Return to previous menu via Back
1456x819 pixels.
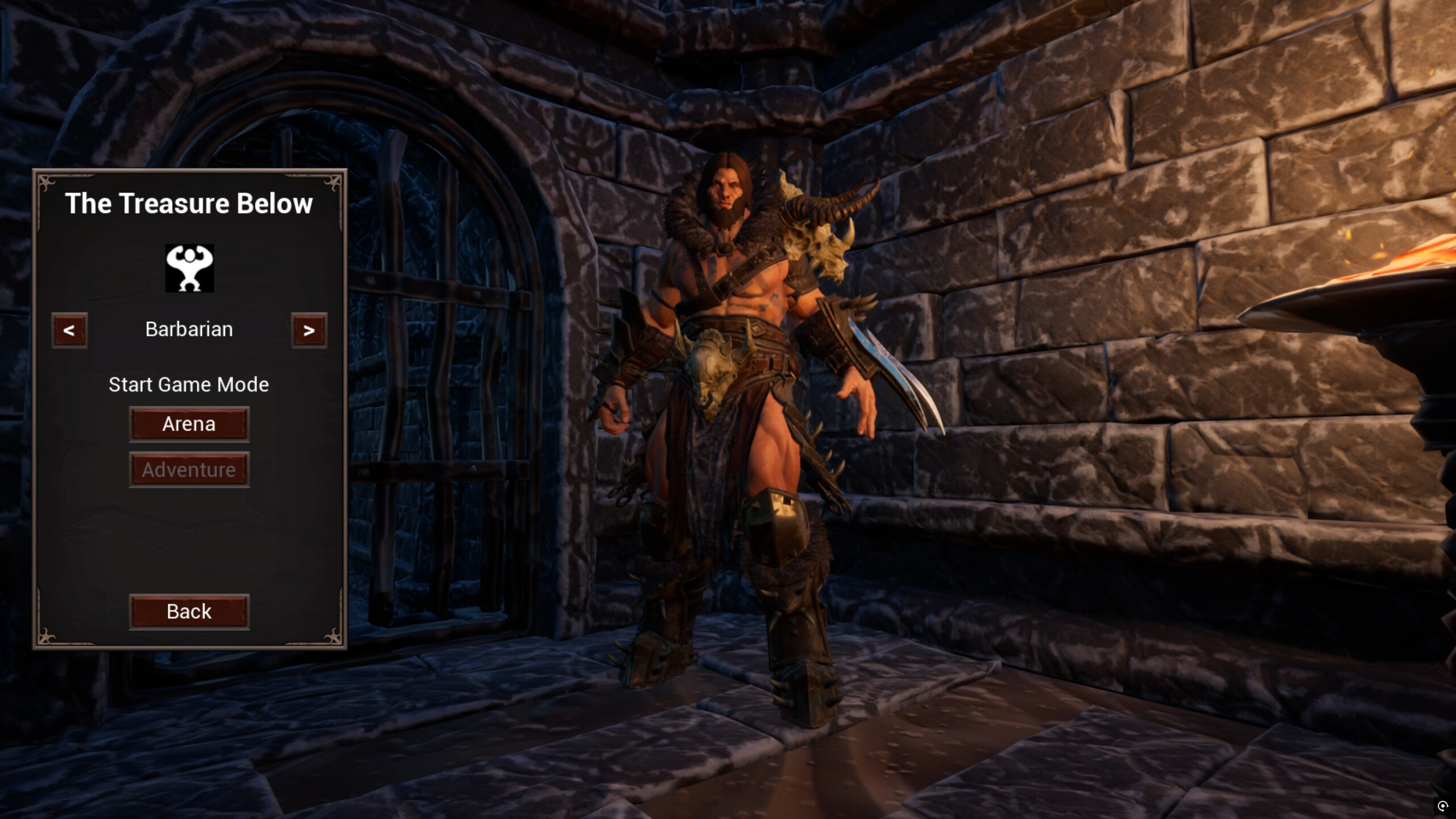pyautogui.click(x=189, y=611)
